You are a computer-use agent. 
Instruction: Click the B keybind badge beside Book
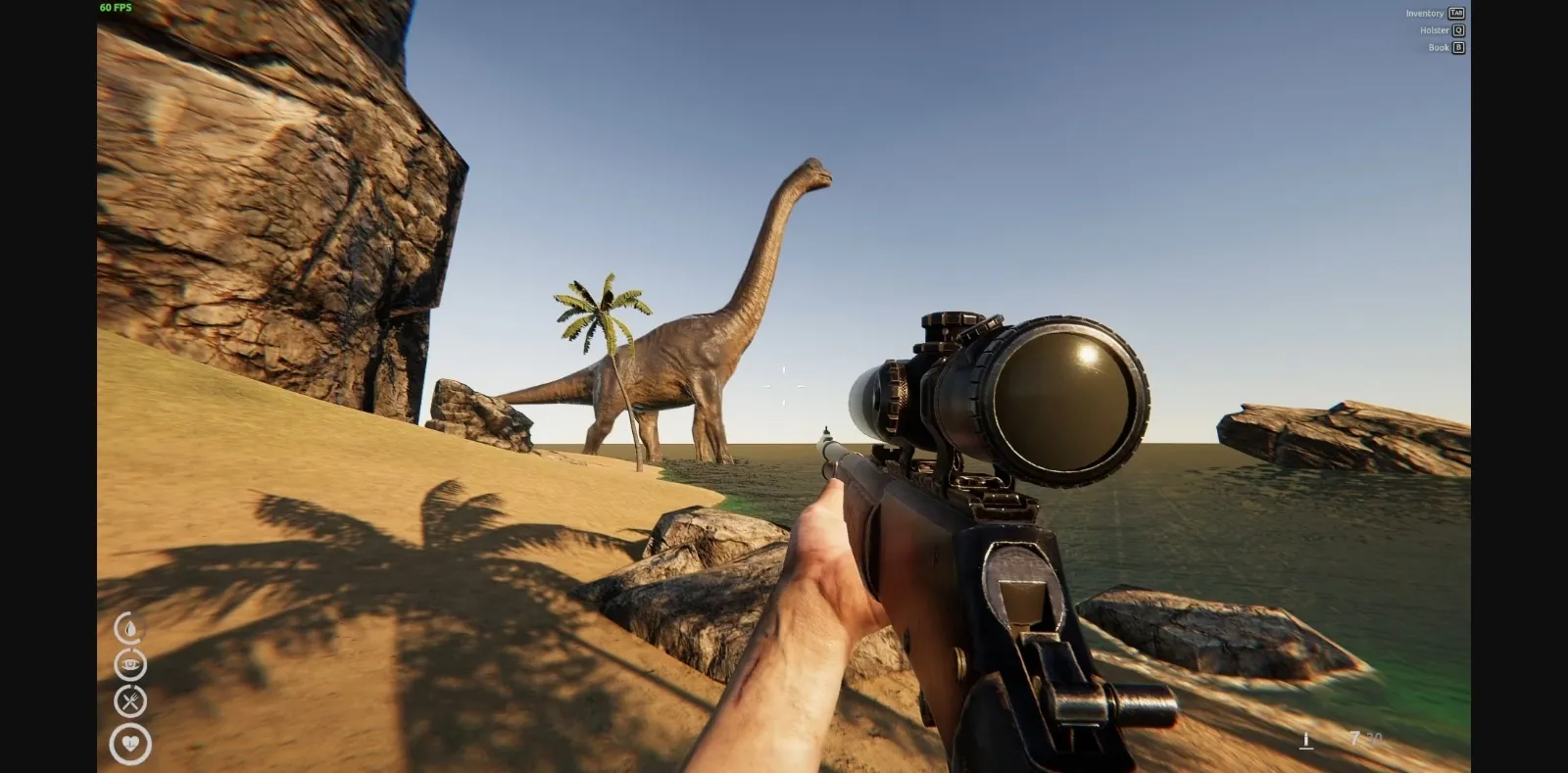coord(1457,47)
